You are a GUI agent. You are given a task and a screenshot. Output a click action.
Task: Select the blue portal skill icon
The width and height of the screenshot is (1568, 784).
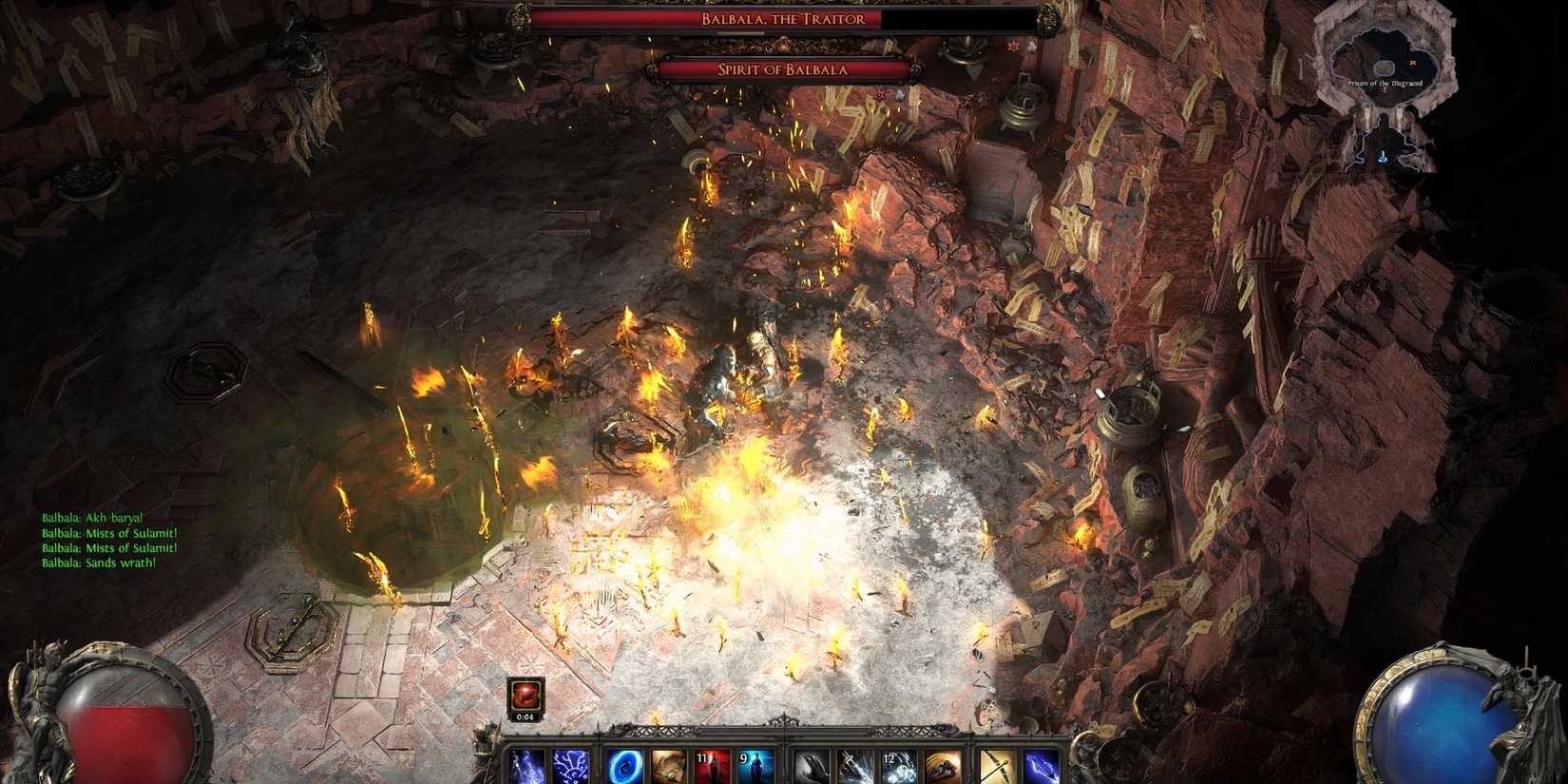pyautogui.click(x=622, y=765)
